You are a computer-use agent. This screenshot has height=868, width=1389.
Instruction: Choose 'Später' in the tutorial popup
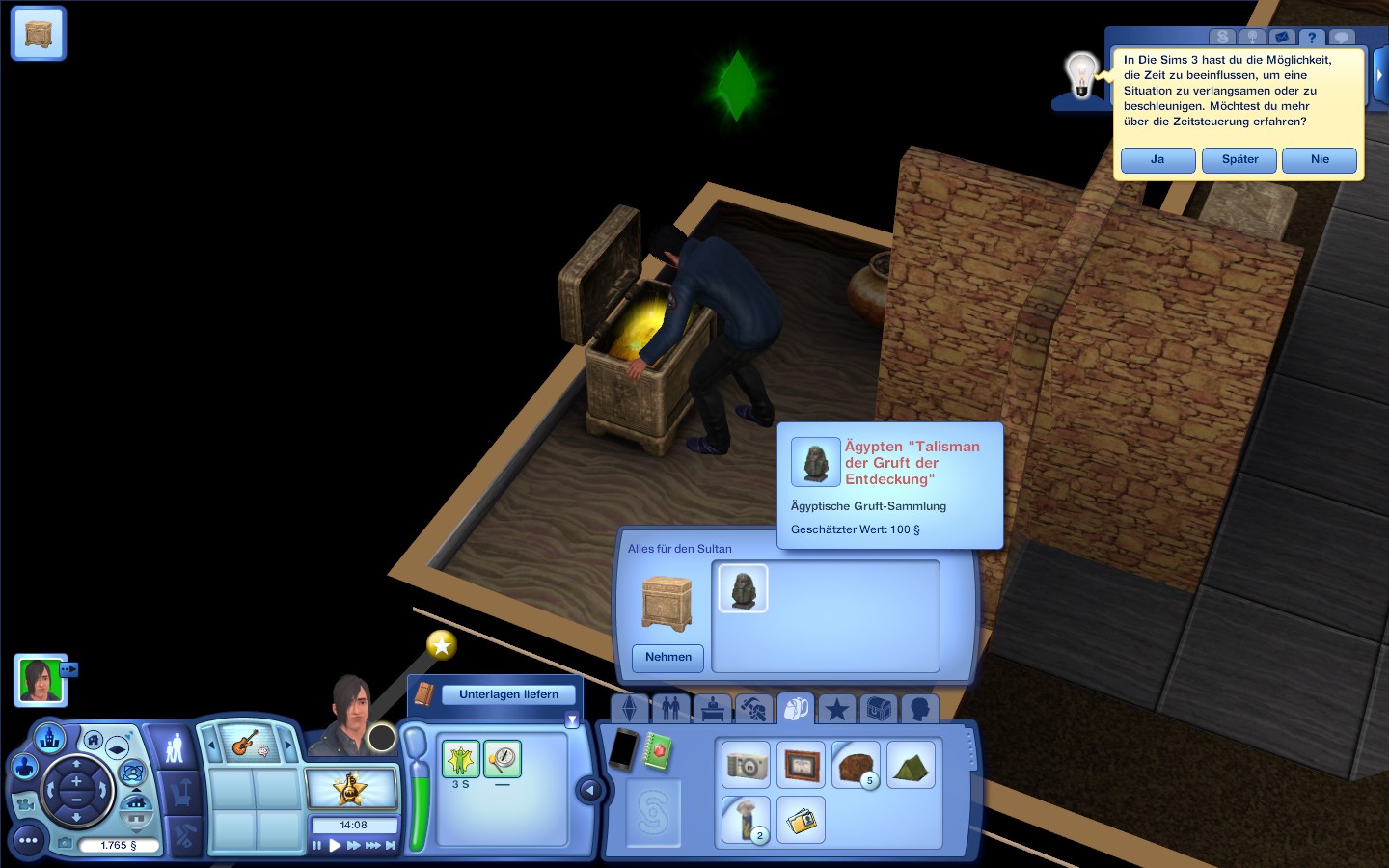click(x=1239, y=160)
